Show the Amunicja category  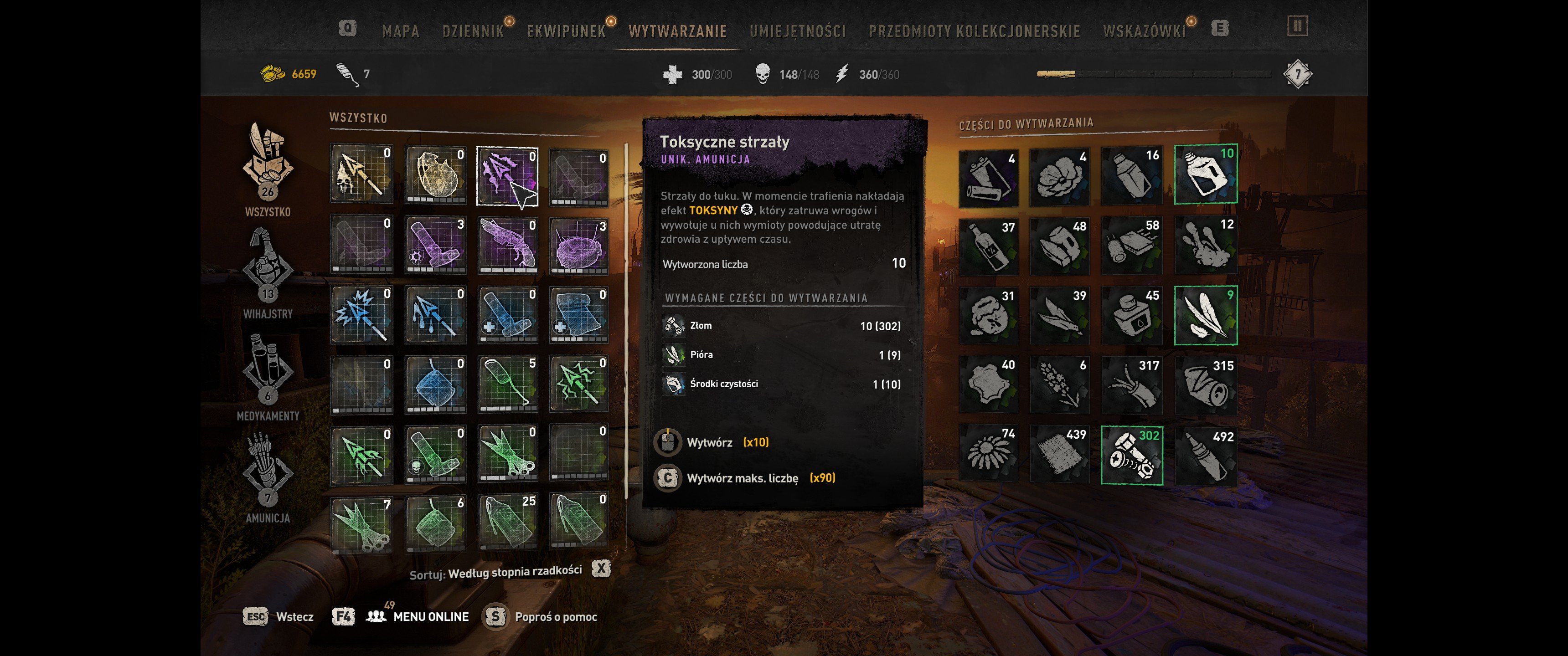pyautogui.click(x=268, y=477)
